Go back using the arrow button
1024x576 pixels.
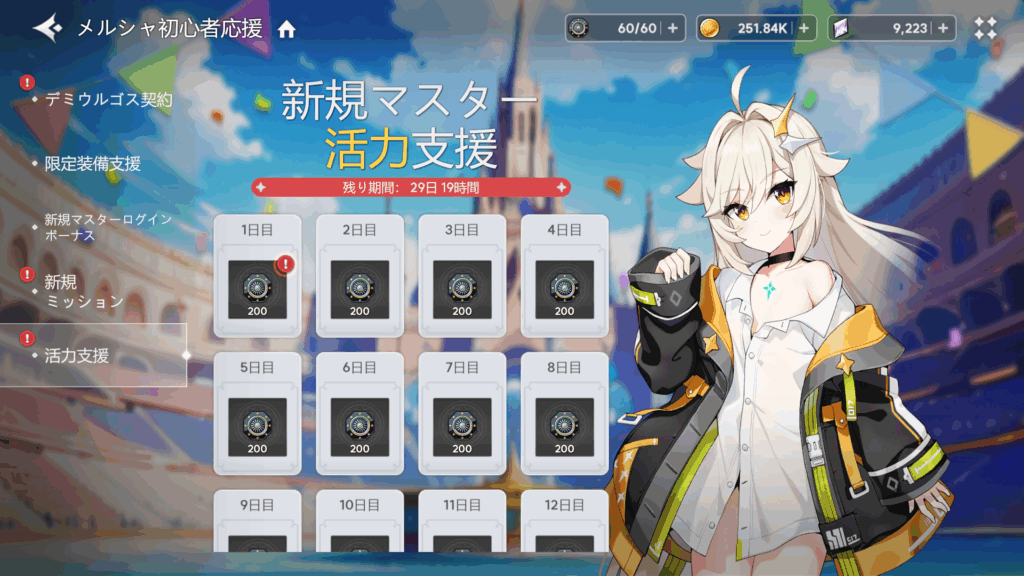(47, 28)
